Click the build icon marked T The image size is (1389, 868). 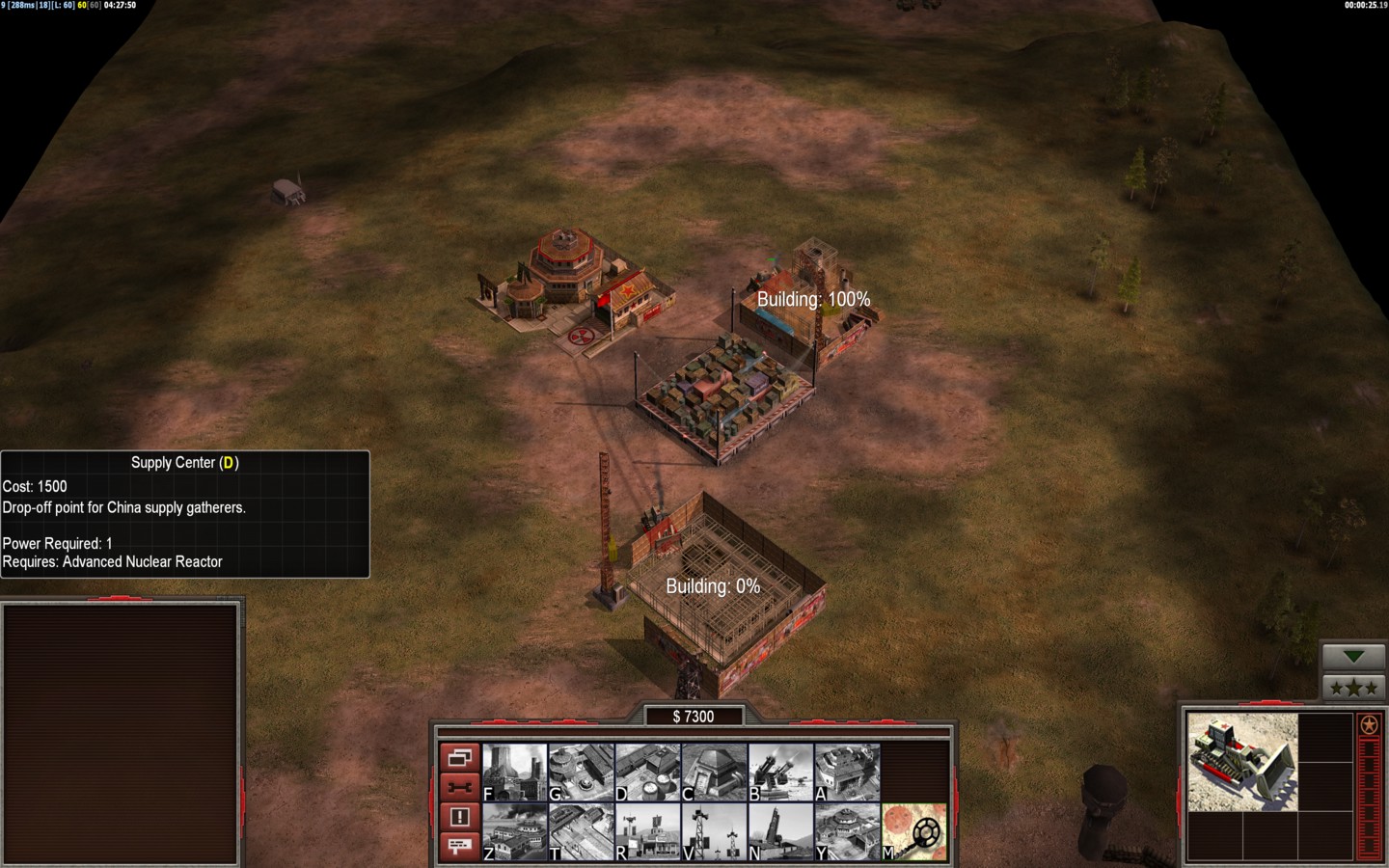[582, 831]
